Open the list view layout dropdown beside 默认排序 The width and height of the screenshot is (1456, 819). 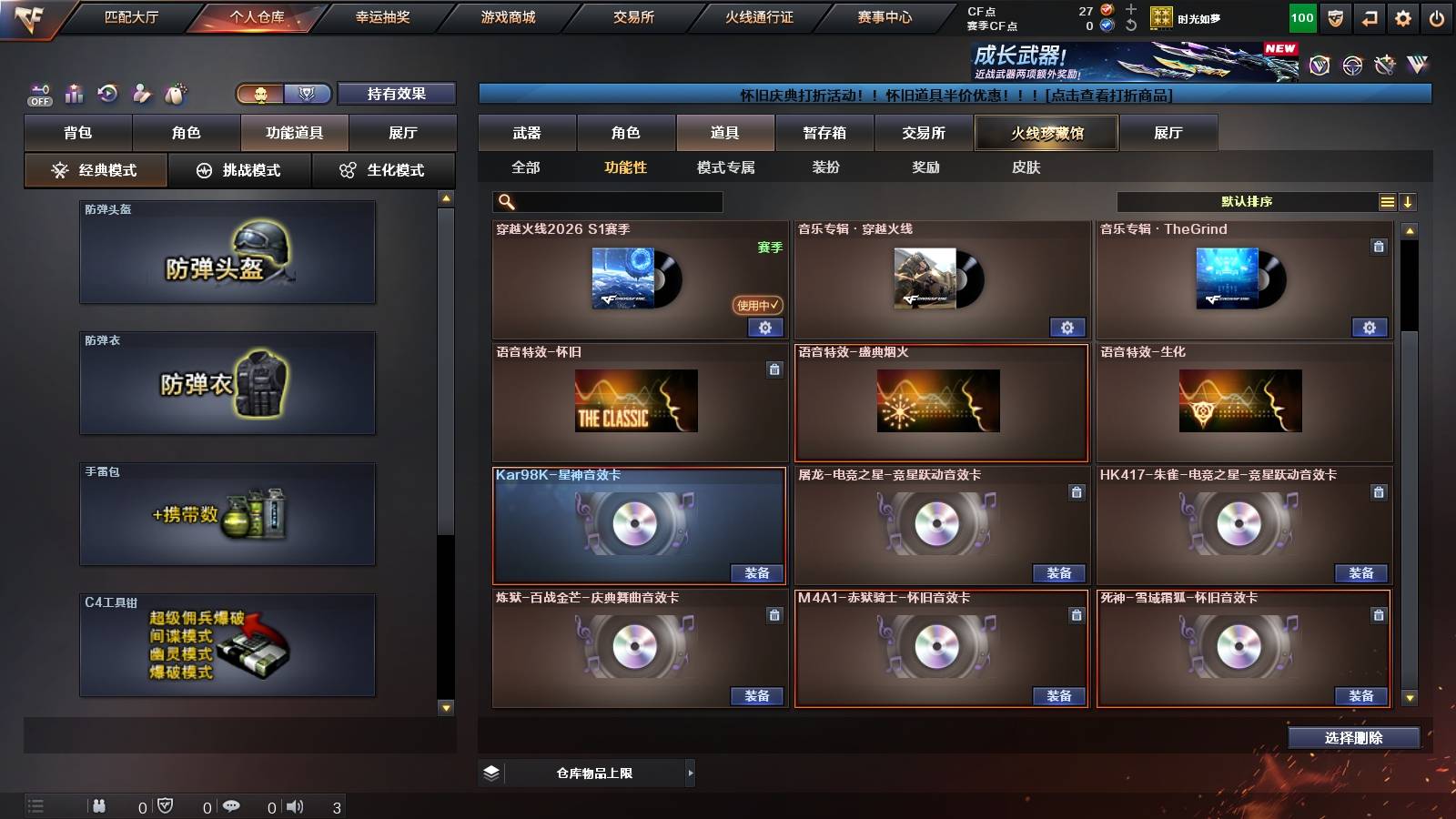(1387, 201)
